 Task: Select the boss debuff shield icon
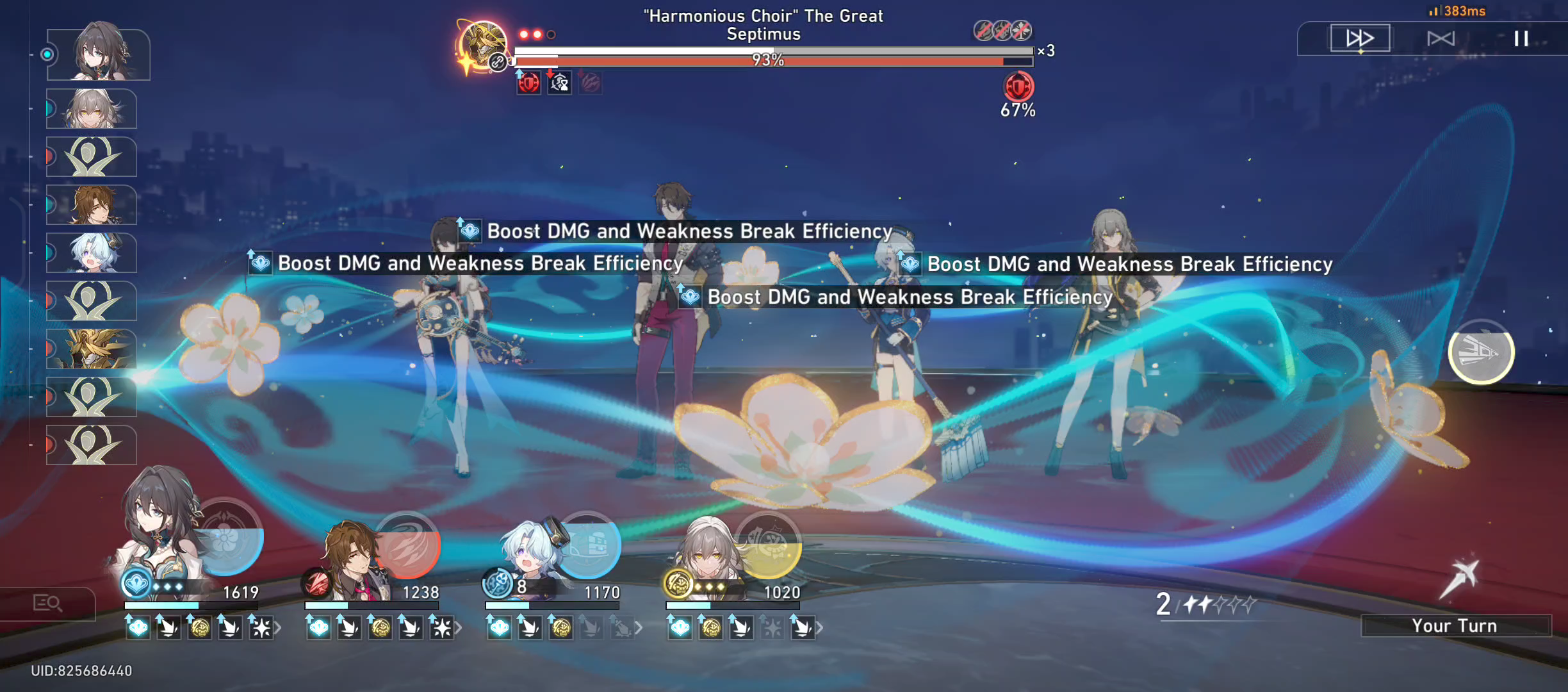click(x=525, y=83)
